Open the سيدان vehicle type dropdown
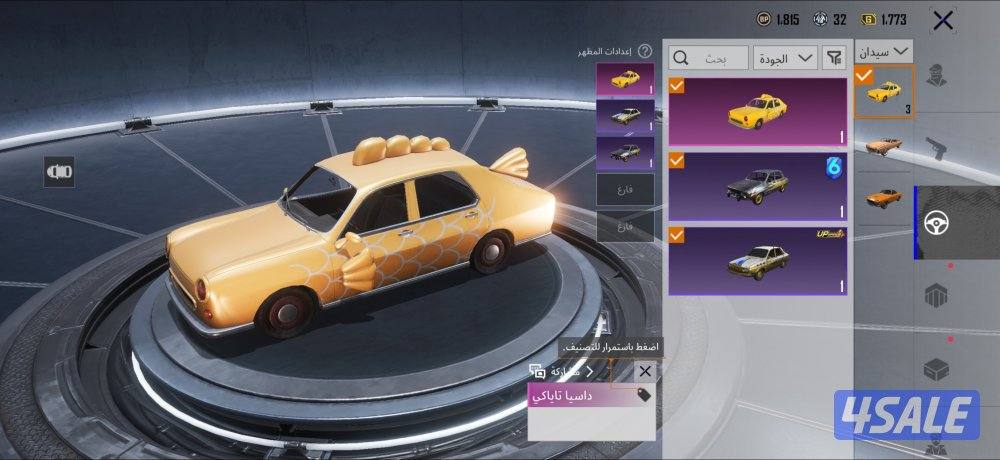1000x460 pixels. click(885, 51)
